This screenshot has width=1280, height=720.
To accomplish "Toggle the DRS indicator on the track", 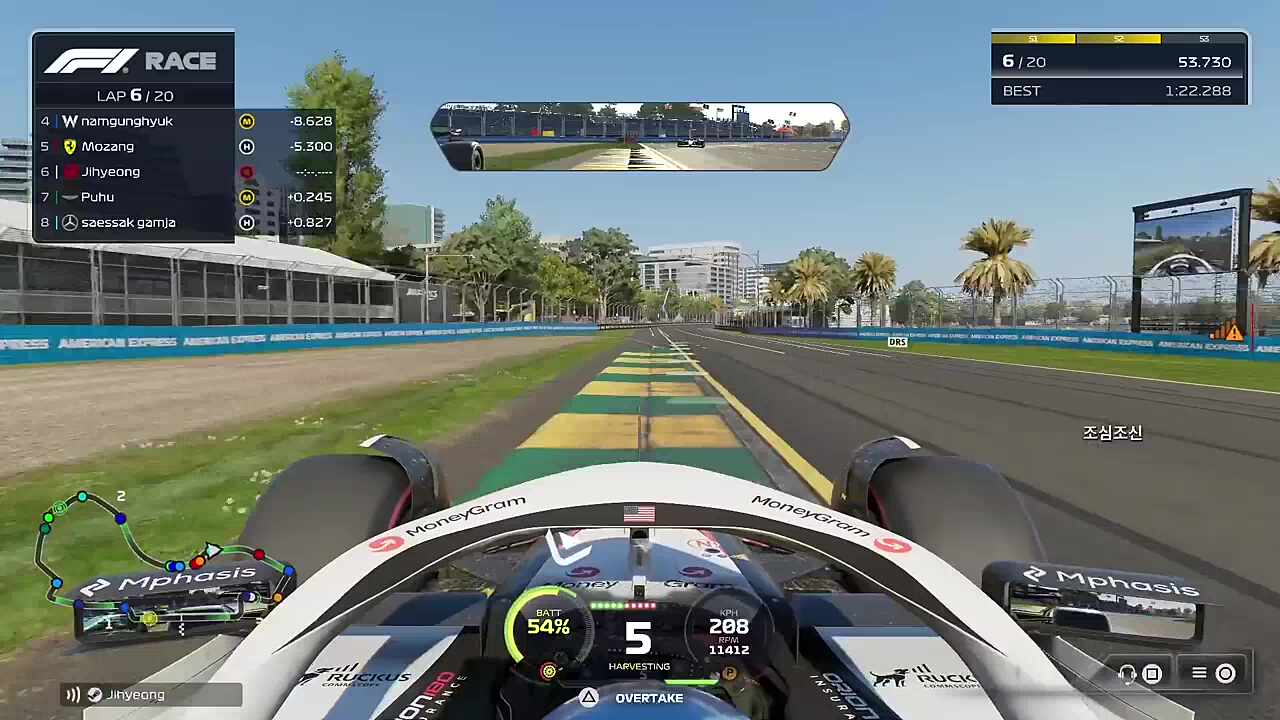I will coord(896,341).
